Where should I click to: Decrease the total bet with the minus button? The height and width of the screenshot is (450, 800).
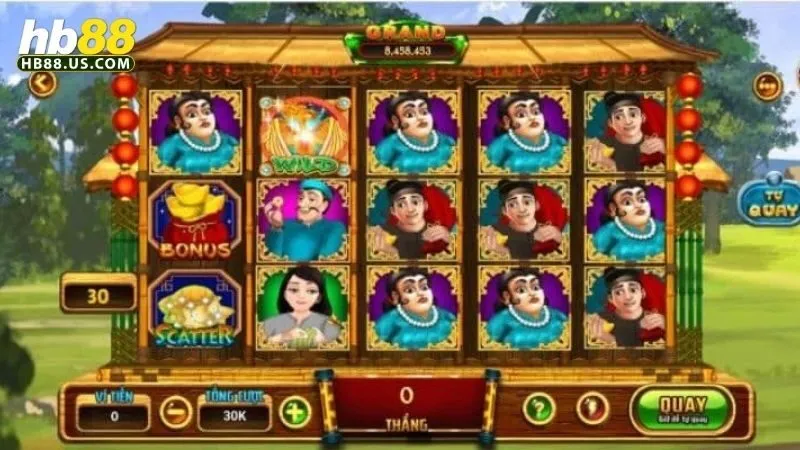[176, 411]
